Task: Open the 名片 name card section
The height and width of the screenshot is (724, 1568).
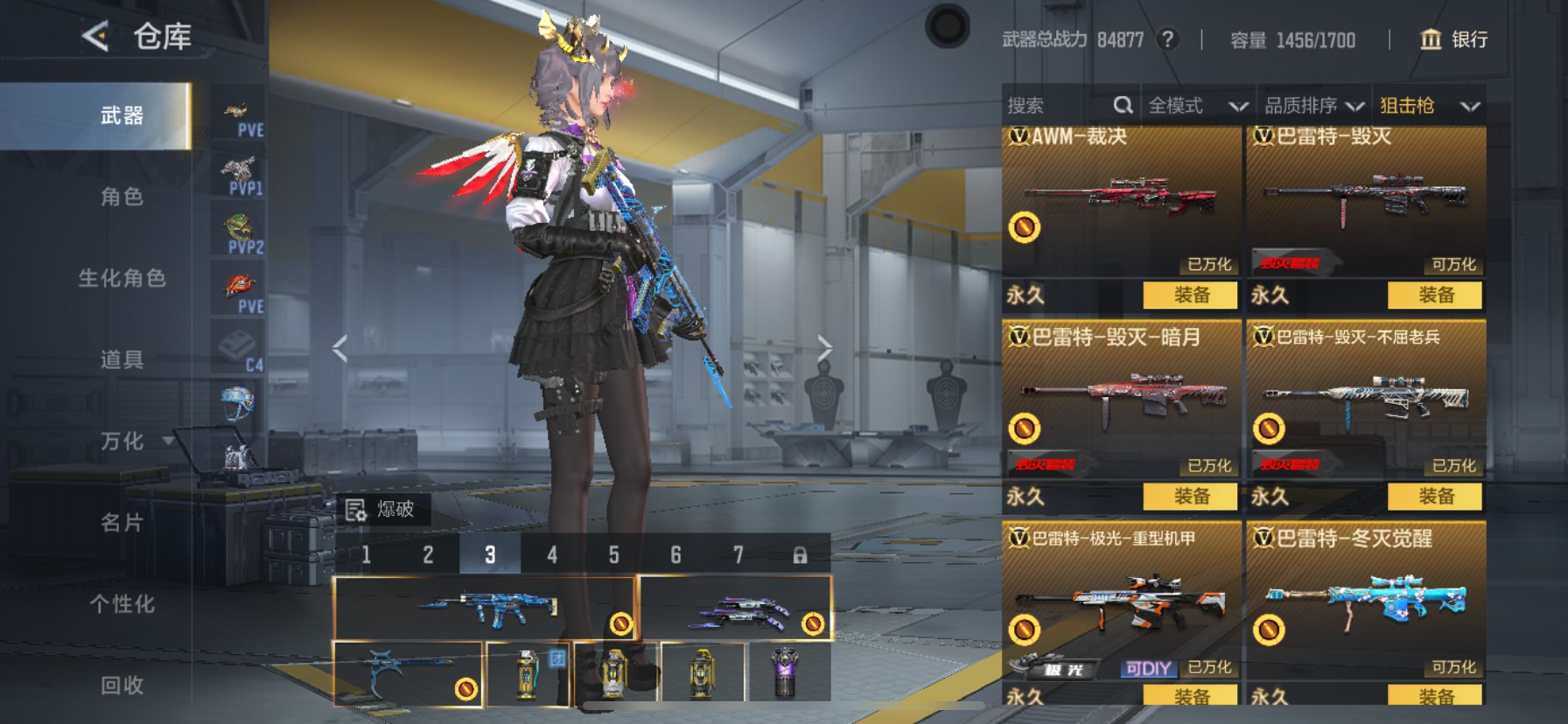Action: click(122, 523)
